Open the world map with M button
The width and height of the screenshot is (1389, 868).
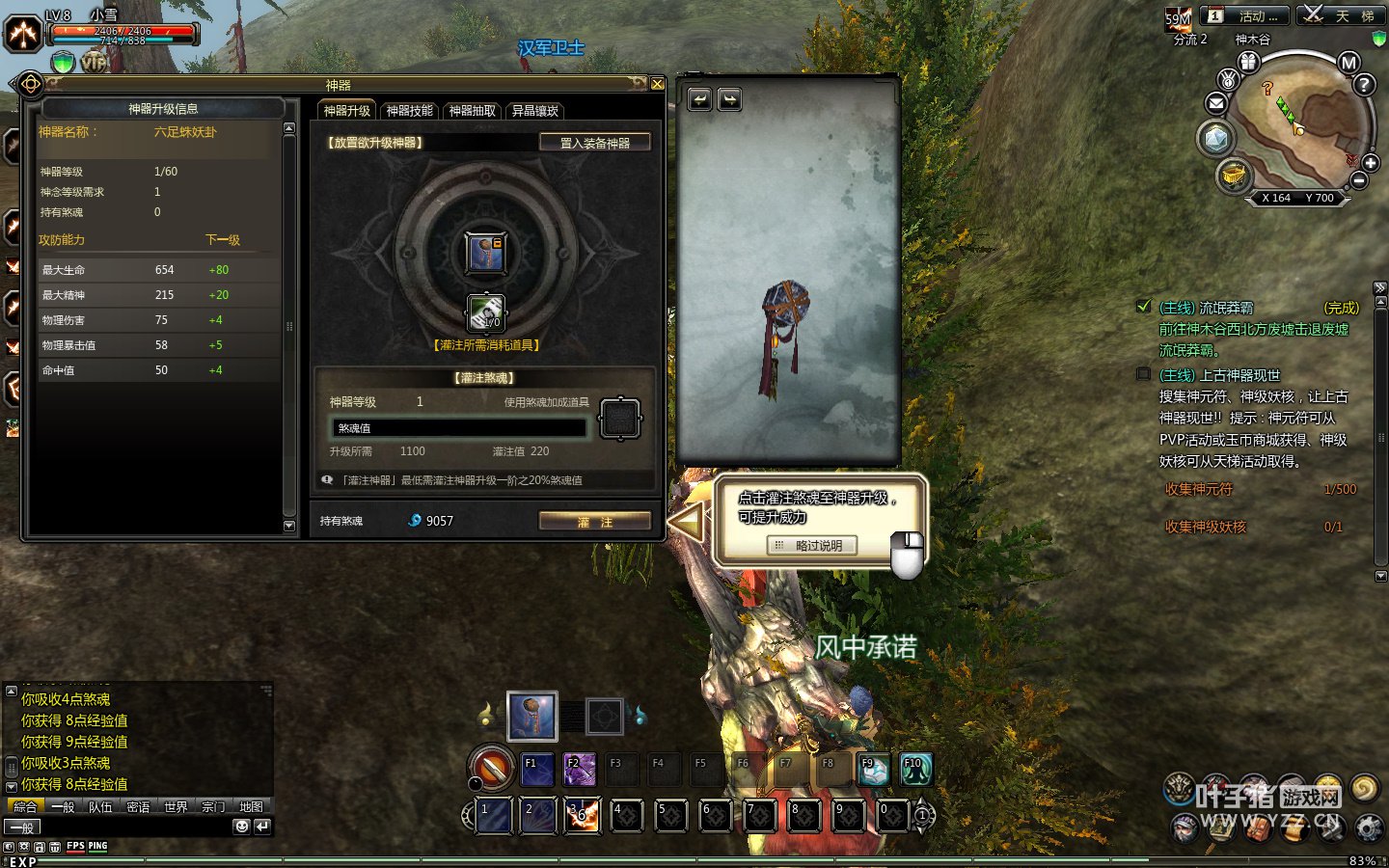tap(1348, 63)
